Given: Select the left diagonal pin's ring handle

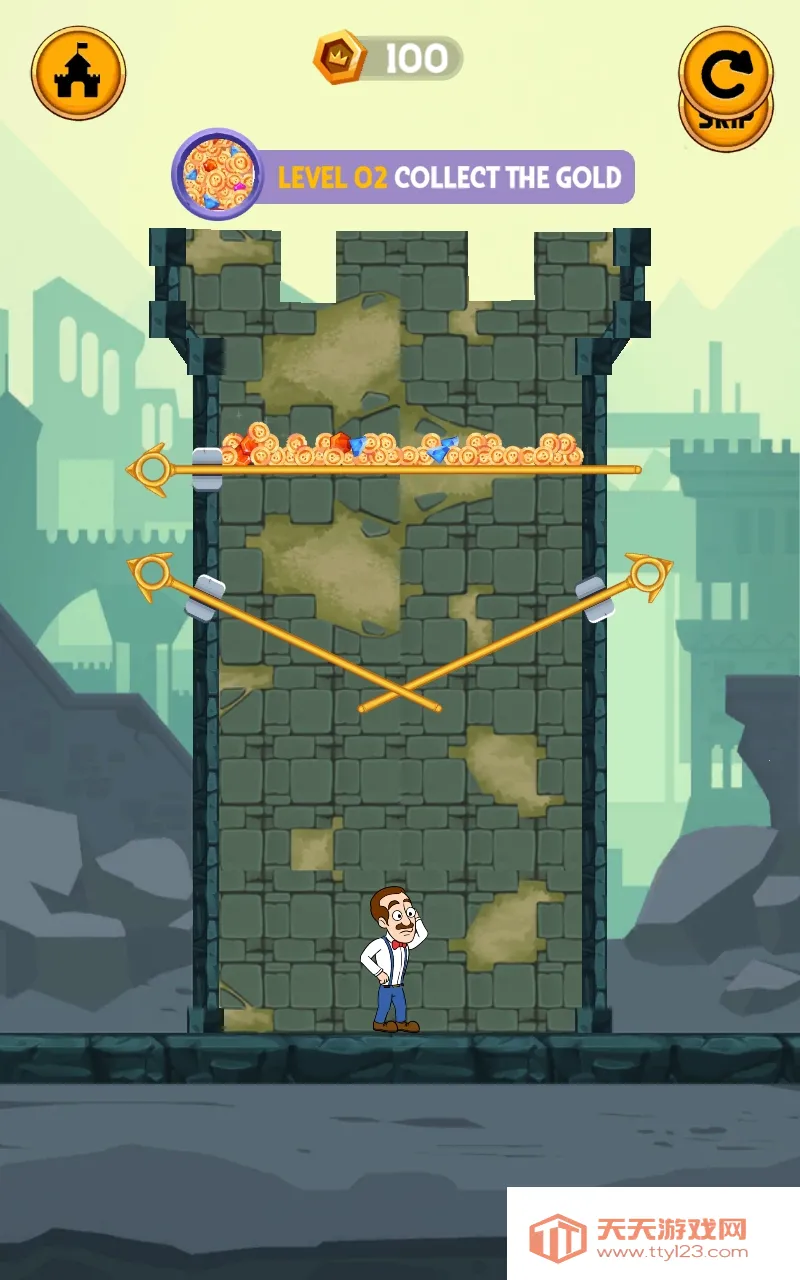Looking at the screenshot, I should [x=152, y=574].
